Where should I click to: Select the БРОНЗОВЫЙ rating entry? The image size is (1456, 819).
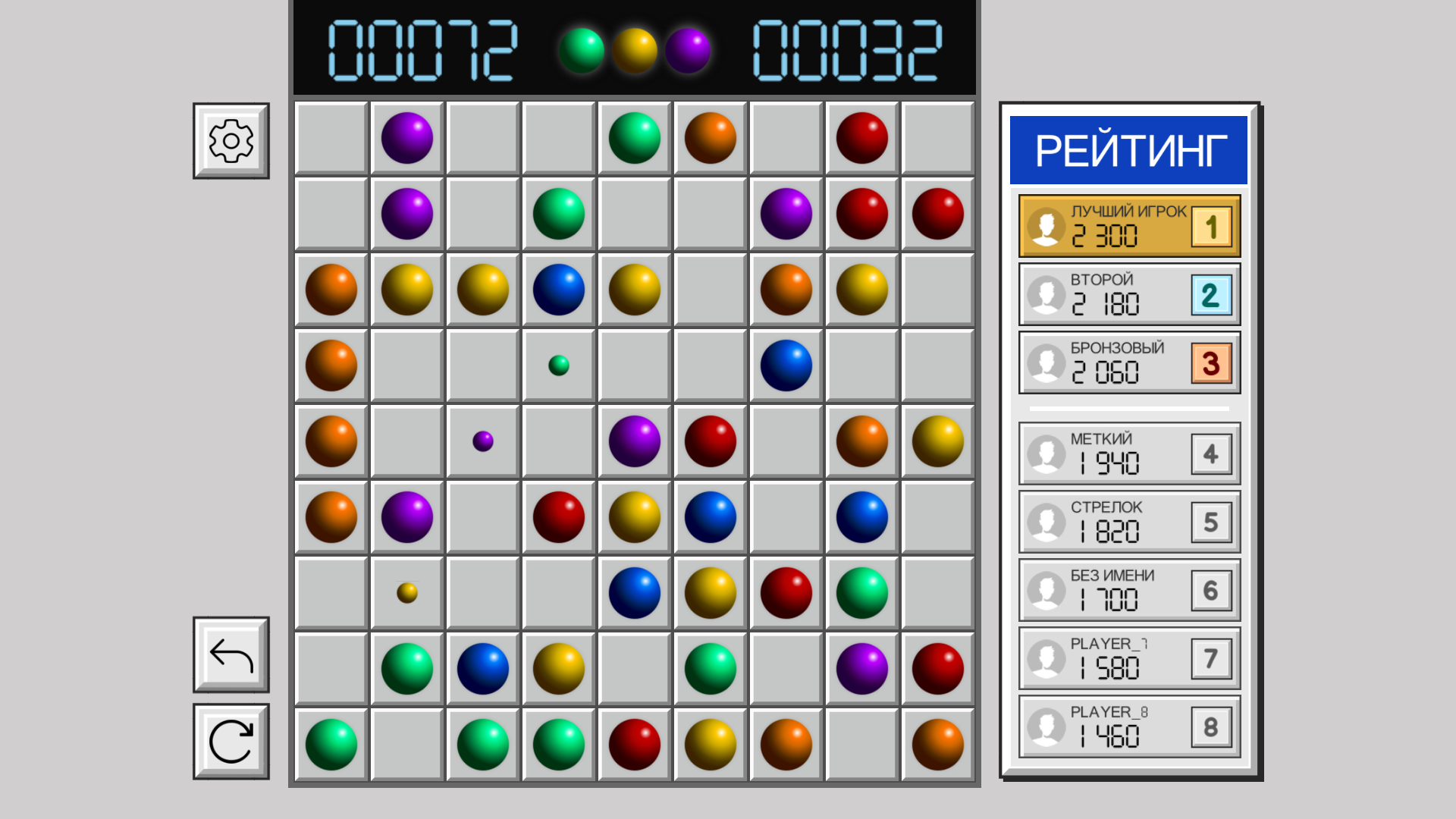(x=1128, y=362)
